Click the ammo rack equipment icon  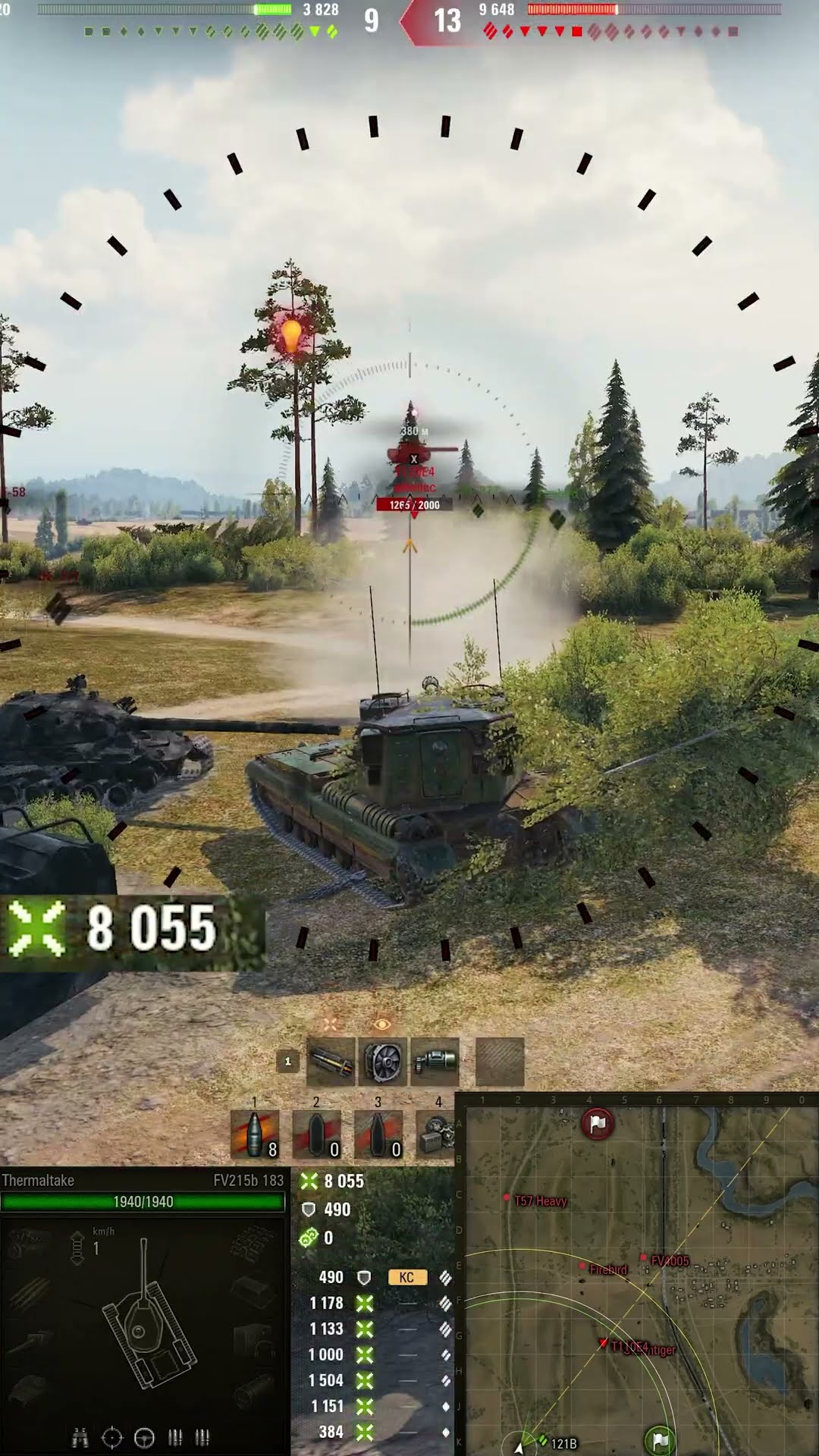[330, 1062]
